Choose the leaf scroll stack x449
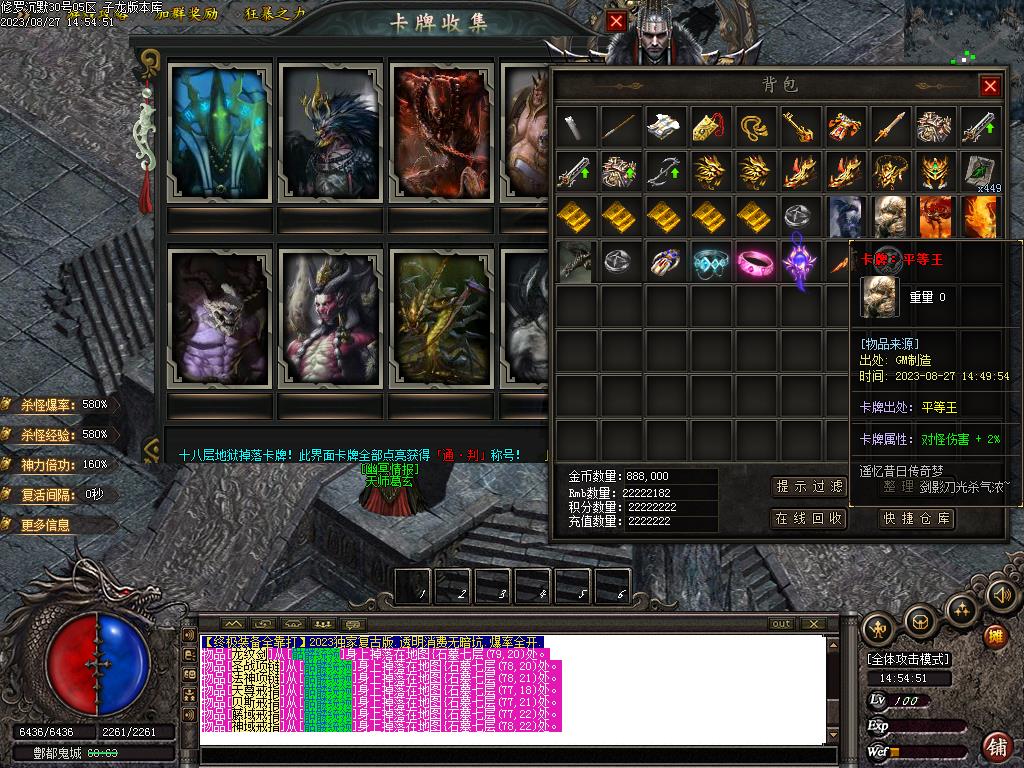This screenshot has height=768, width=1024. point(980,172)
